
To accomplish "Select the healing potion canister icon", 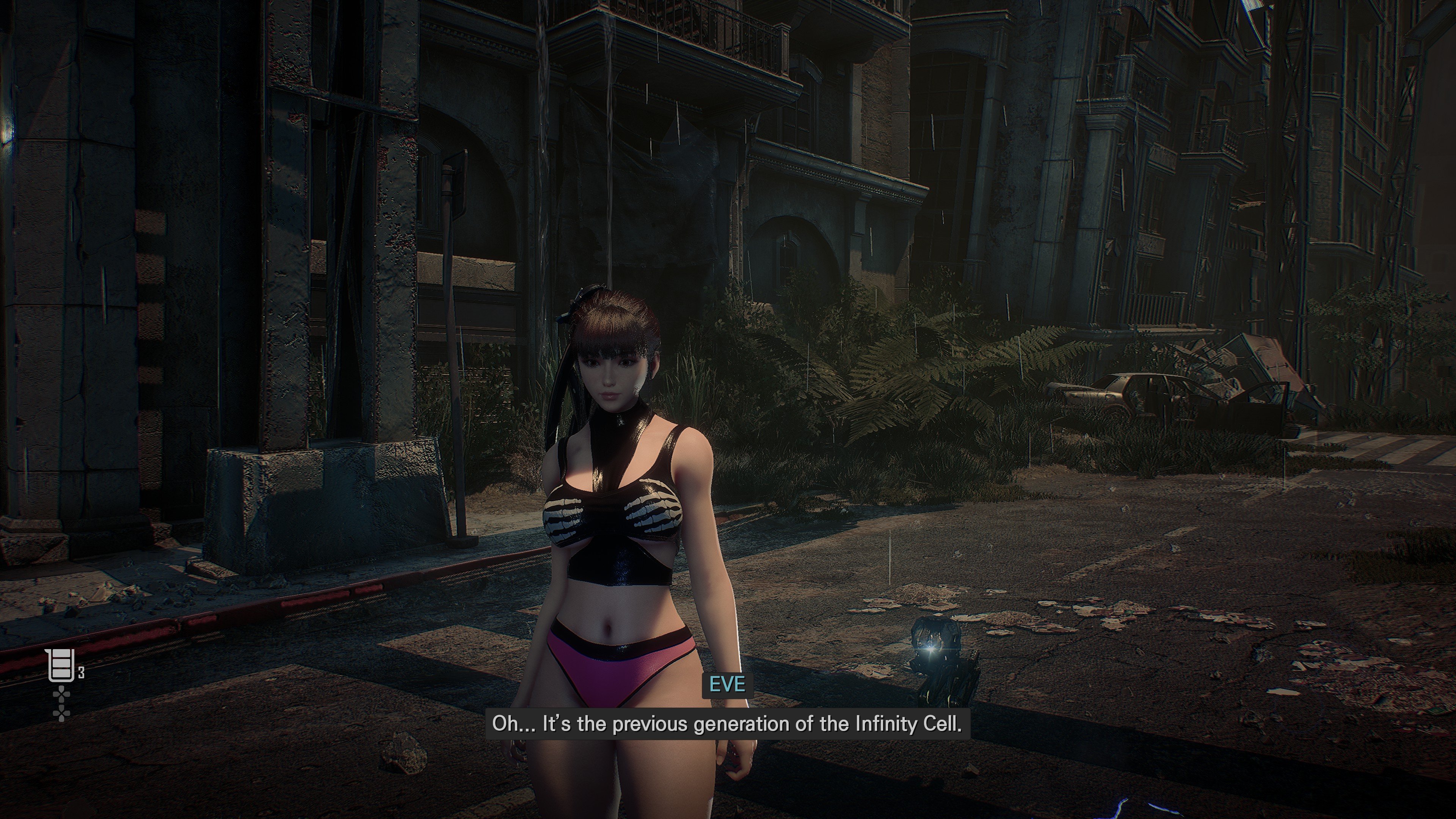I will point(61,665).
